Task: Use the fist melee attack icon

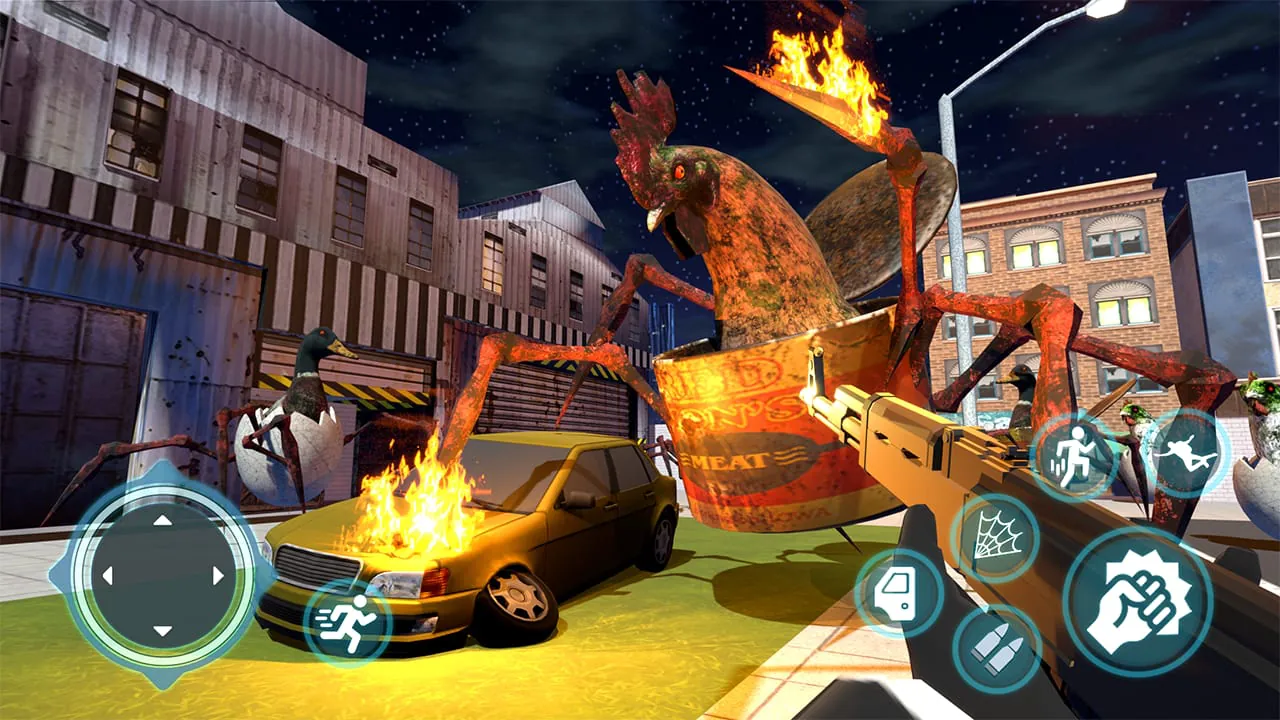Action: [x=1140, y=594]
